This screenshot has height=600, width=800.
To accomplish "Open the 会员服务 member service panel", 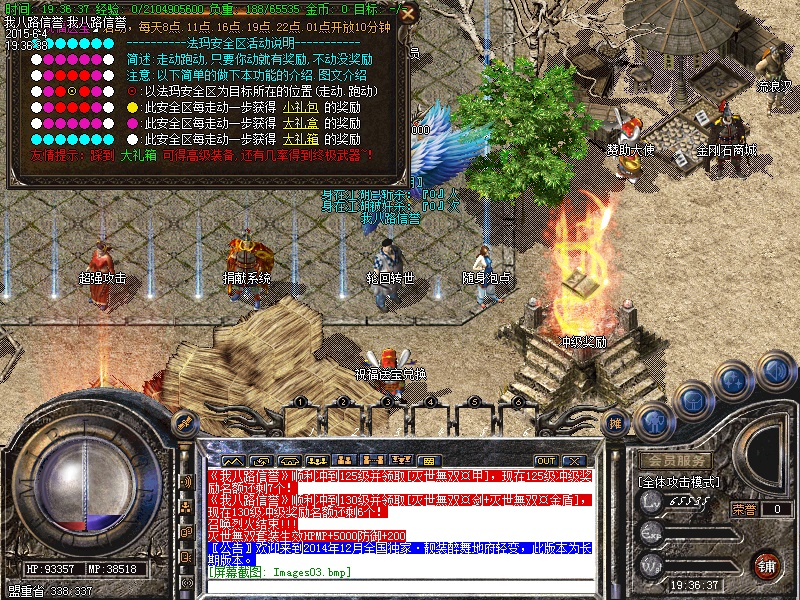I will 675,460.
